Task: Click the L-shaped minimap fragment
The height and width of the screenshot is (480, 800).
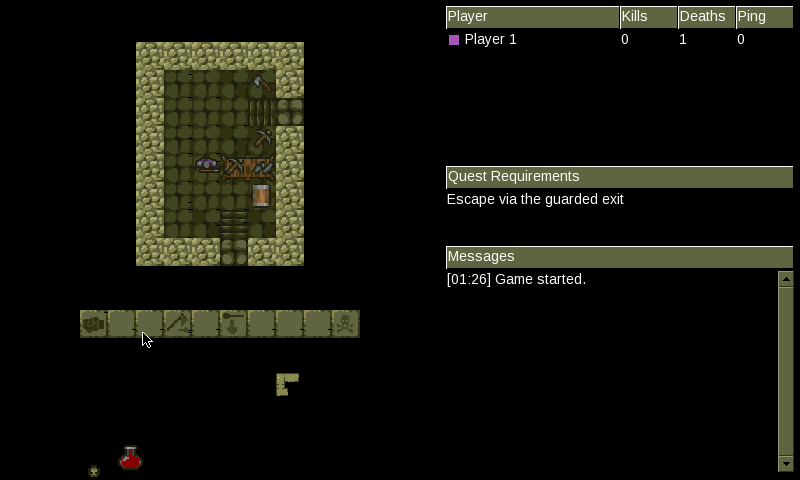Action: [286, 383]
